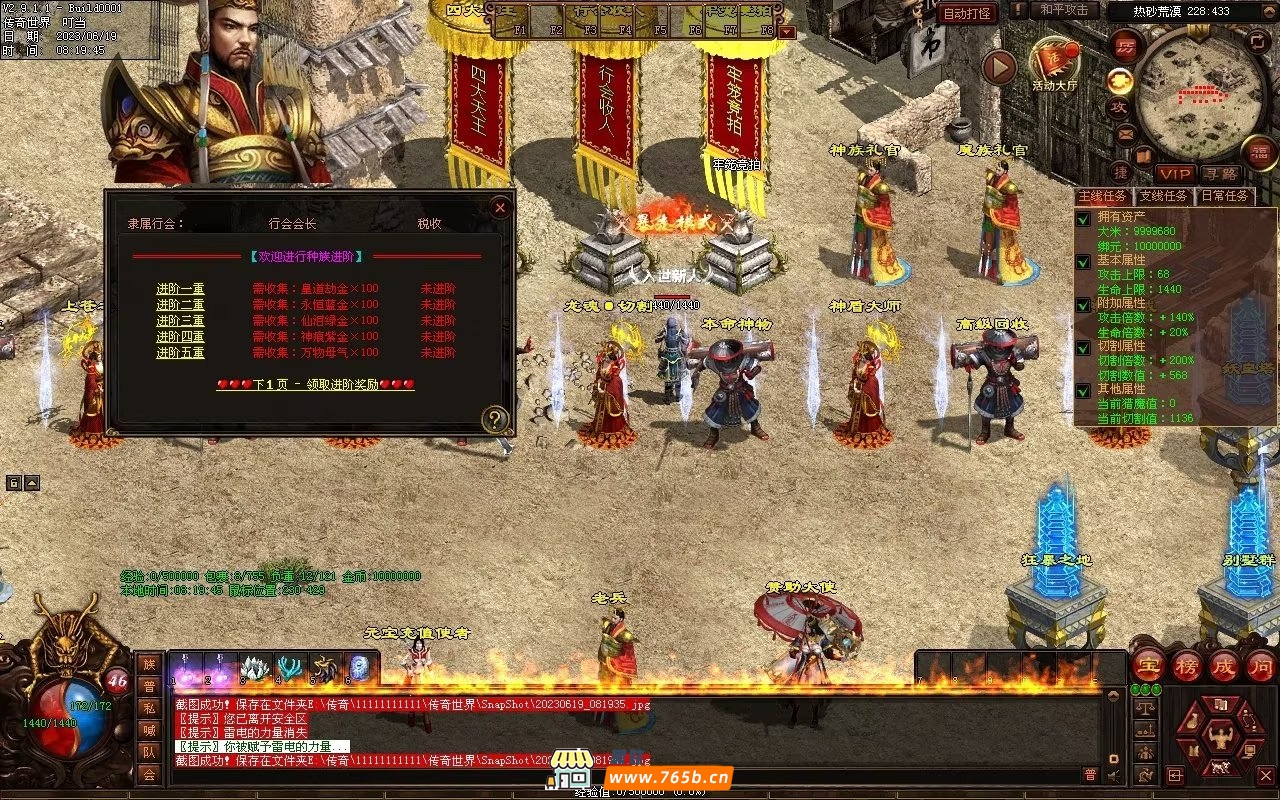Screen dimensions: 1280x800
Task: Toggle 自动打怪 auto-fight button
Action: point(967,13)
